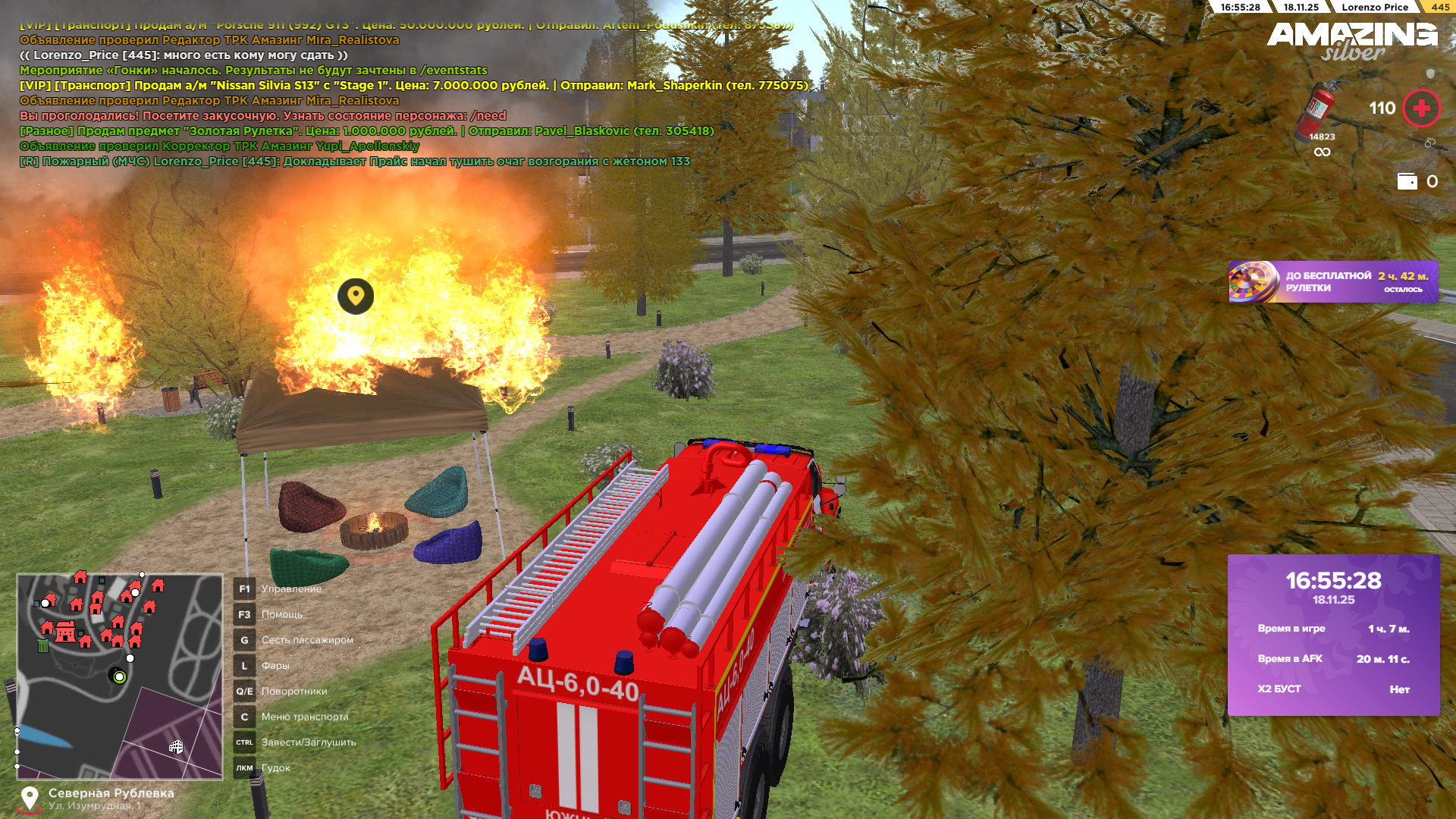Select the Nissan Silvia S13 ad chat line
This screenshot has width=1456, height=819.
point(413,86)
